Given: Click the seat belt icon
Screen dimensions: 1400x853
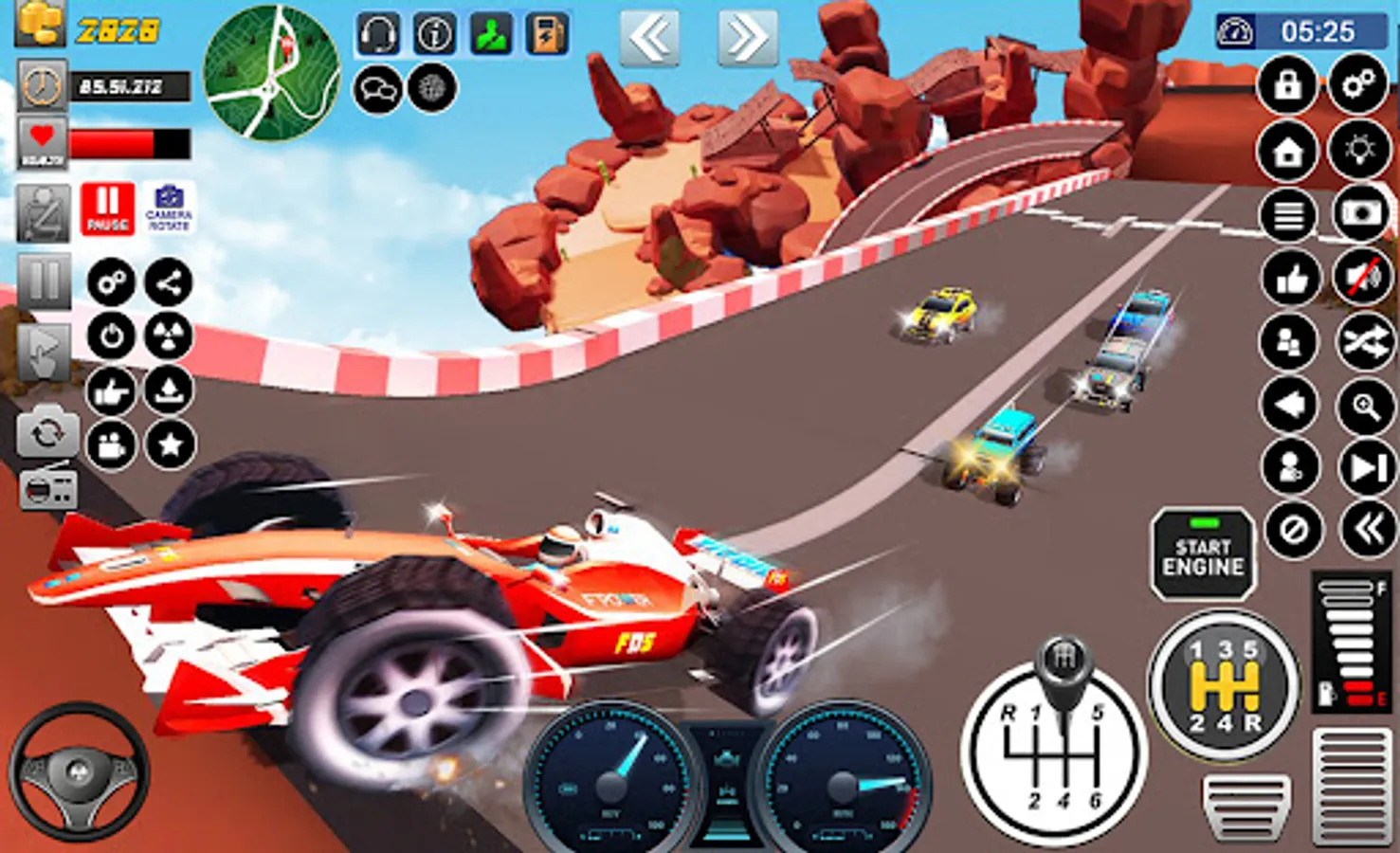Looking at the screenshot, I should click(x=43, y=212).
